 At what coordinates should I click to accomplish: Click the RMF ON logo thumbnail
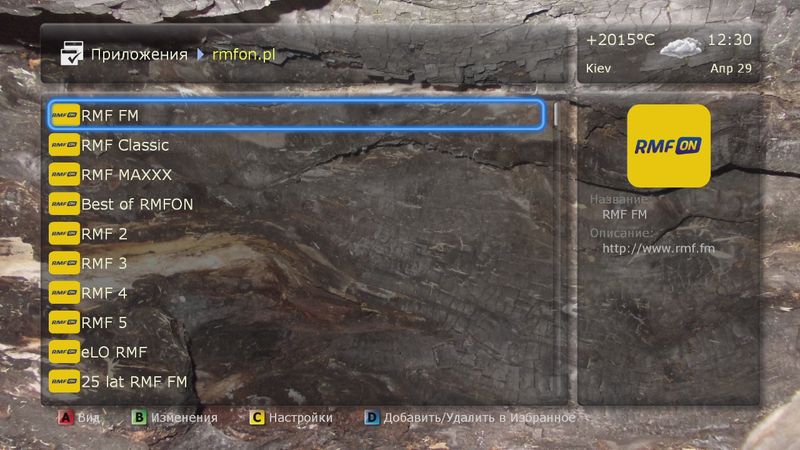click(668, 146)
